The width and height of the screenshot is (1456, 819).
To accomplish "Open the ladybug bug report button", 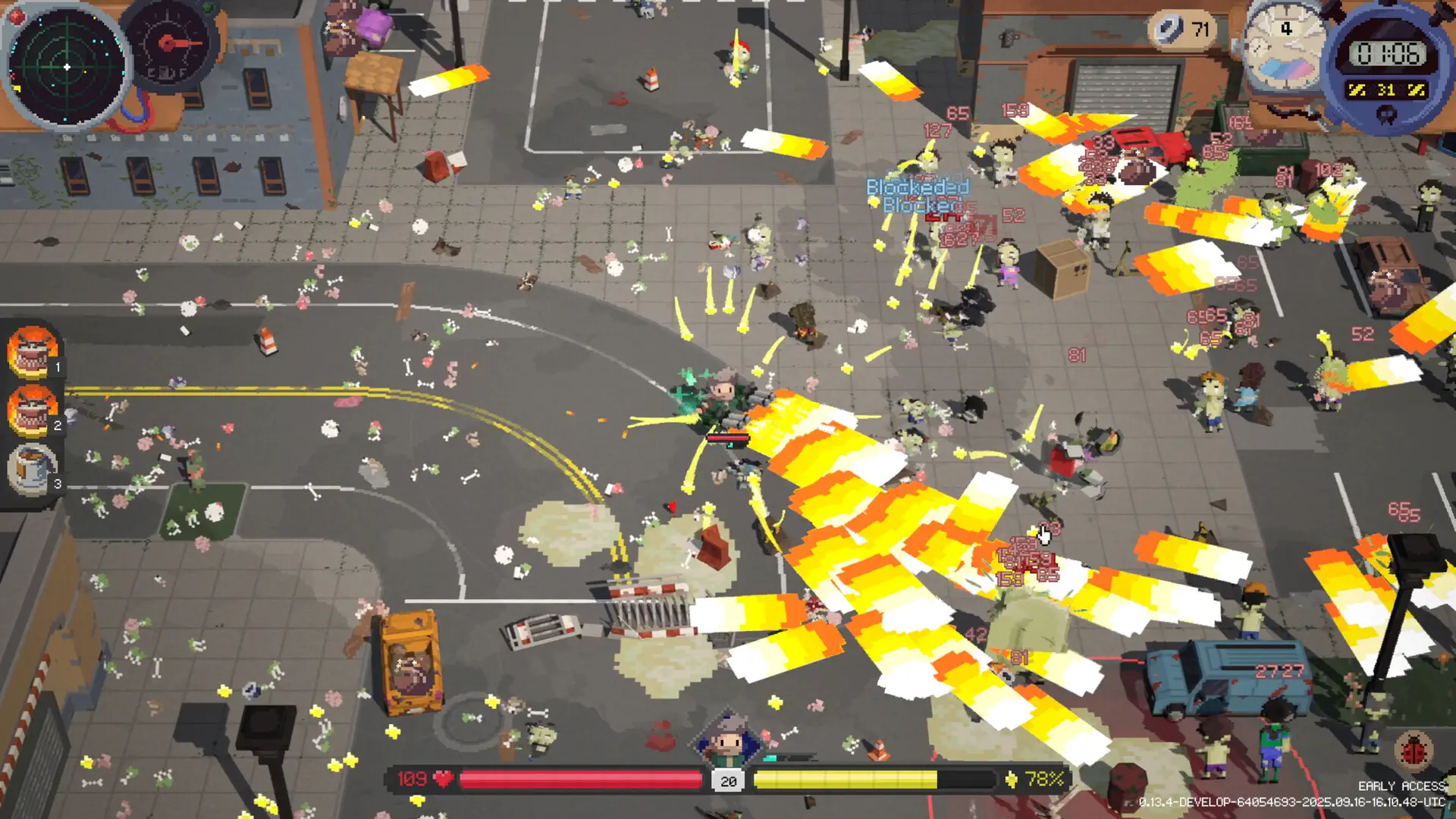I will [x=1414, y=751].
